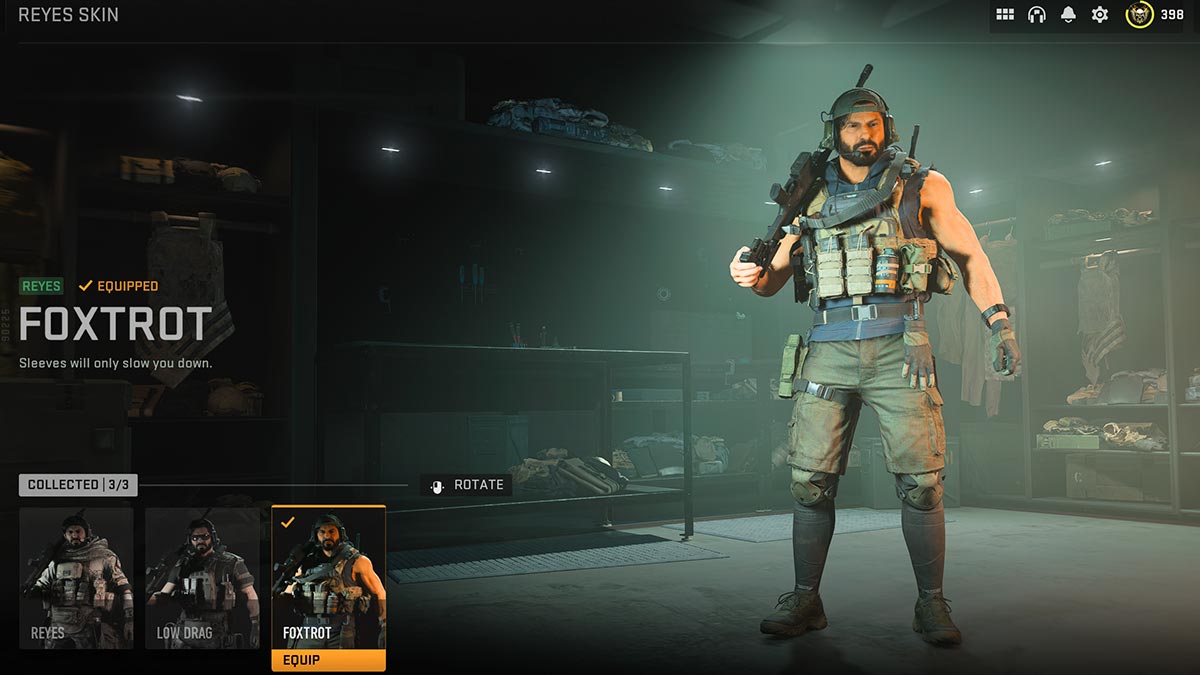
Task: Click the orange Equip button
Action: [328, 660]
